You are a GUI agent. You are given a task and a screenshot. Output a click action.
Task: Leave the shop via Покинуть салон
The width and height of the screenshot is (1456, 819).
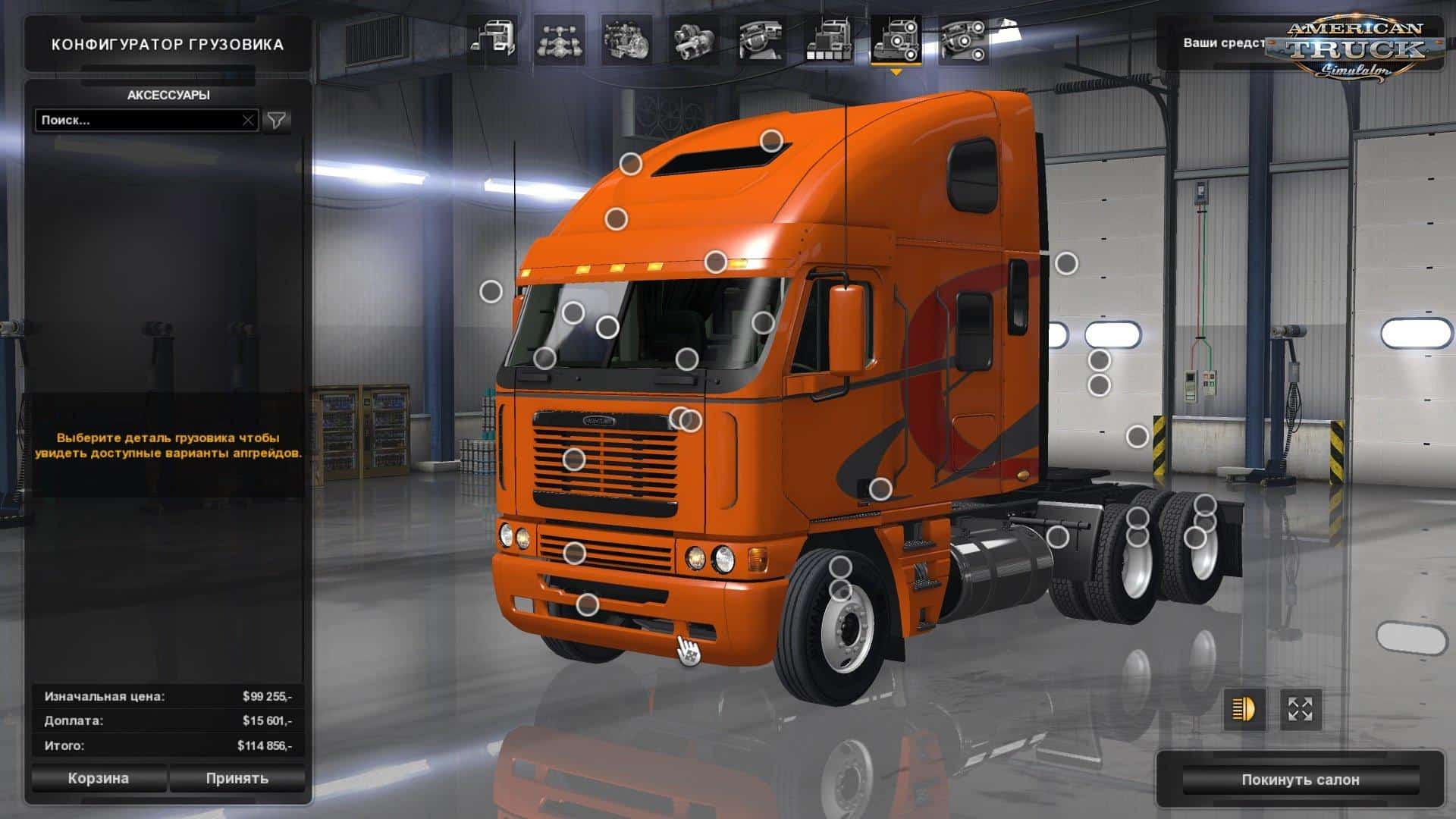coord(1300,780)
